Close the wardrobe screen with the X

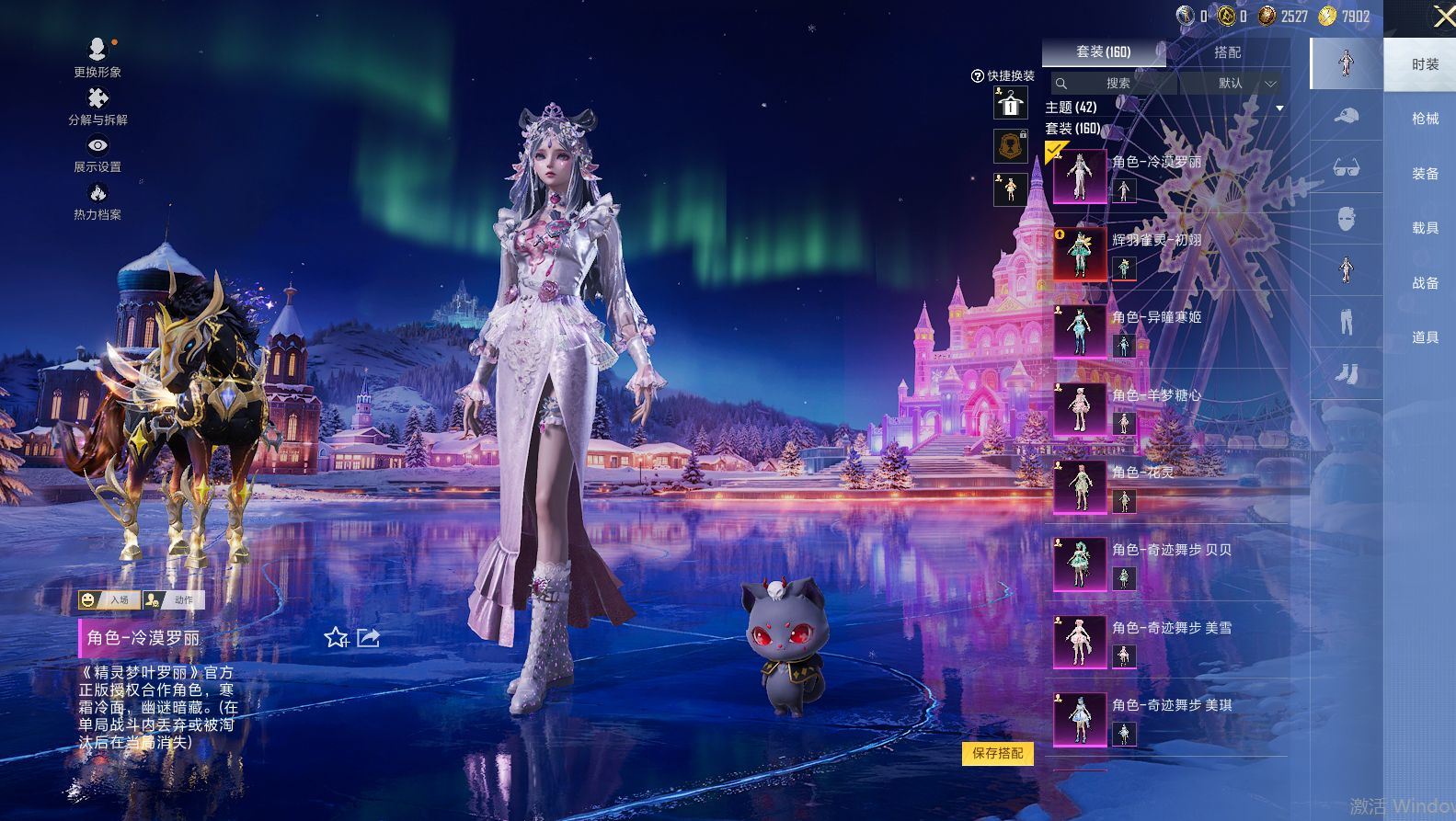tap(1443, 17)
